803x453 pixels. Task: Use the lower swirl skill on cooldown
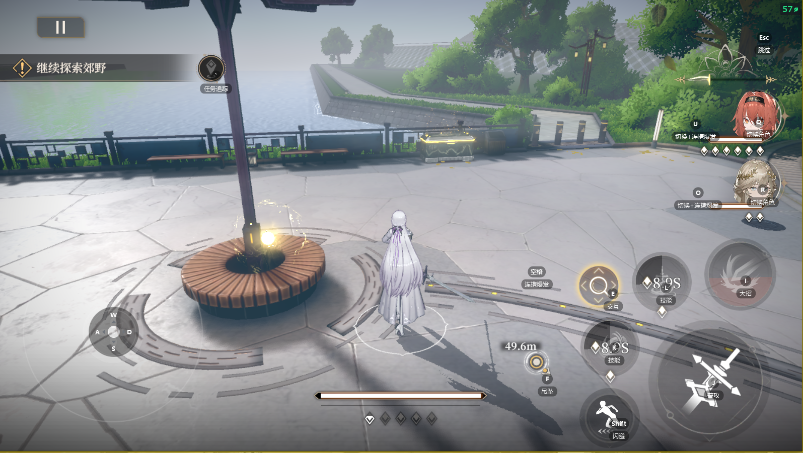(x=610, y=346)
